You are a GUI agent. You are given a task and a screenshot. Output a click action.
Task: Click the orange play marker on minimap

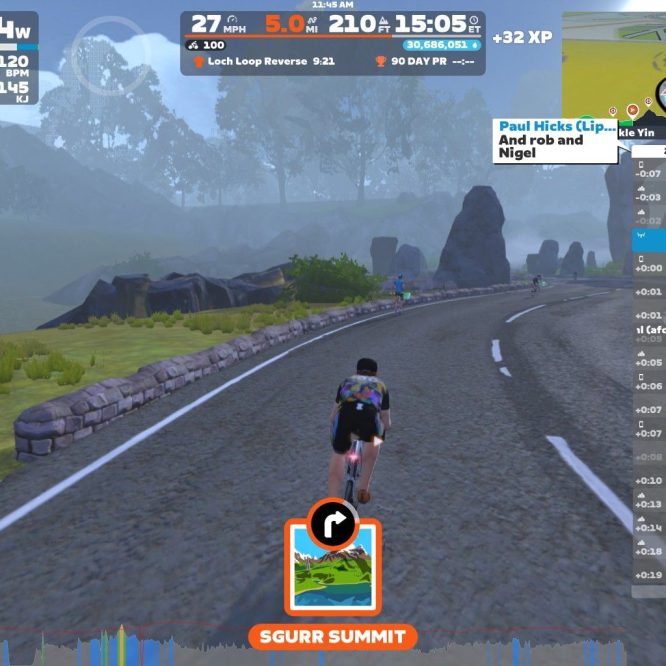tap(633, 110)
